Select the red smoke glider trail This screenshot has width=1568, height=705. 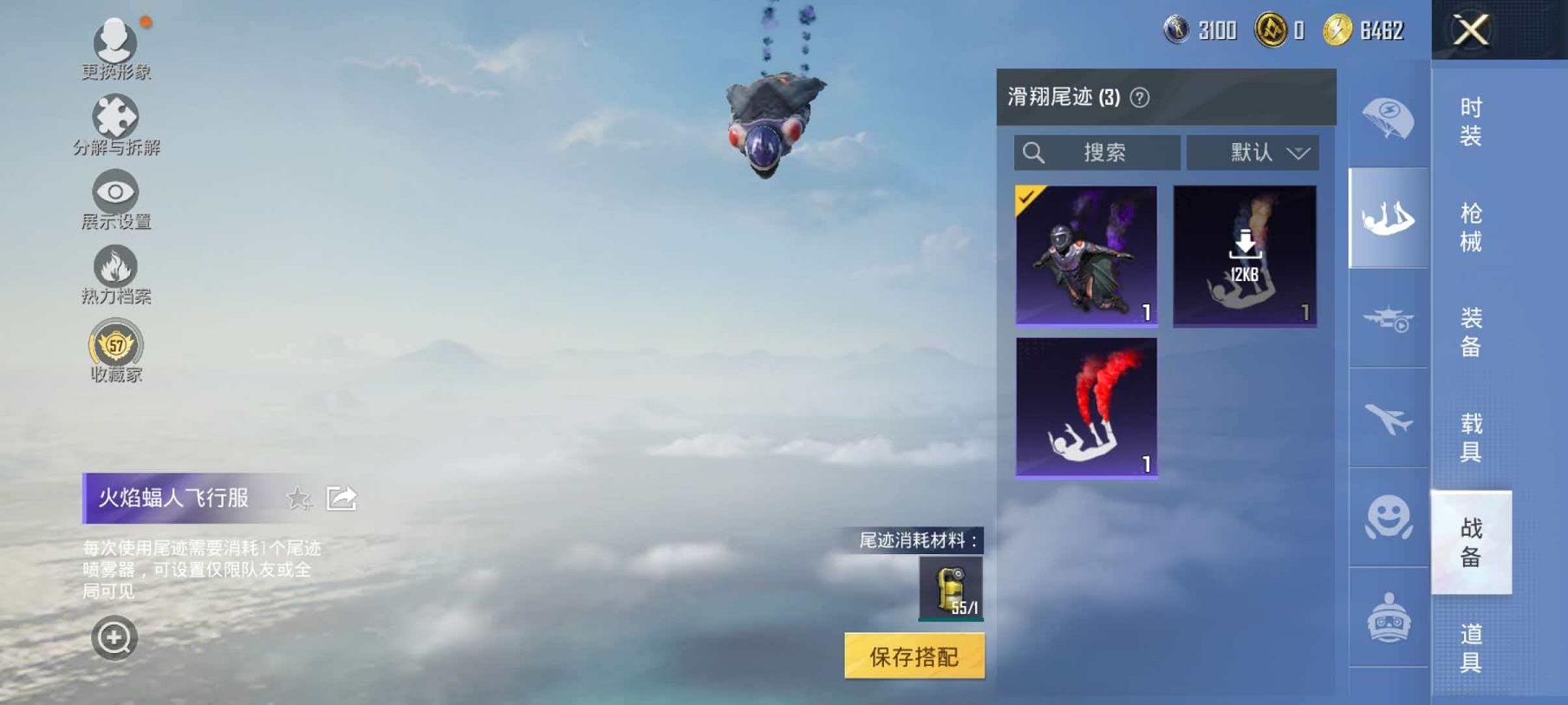pos(1086,408)
